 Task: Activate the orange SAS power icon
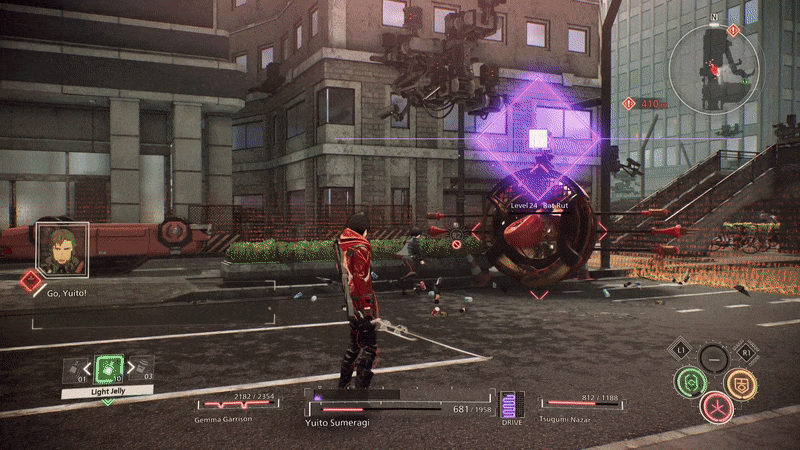[740, 382]
